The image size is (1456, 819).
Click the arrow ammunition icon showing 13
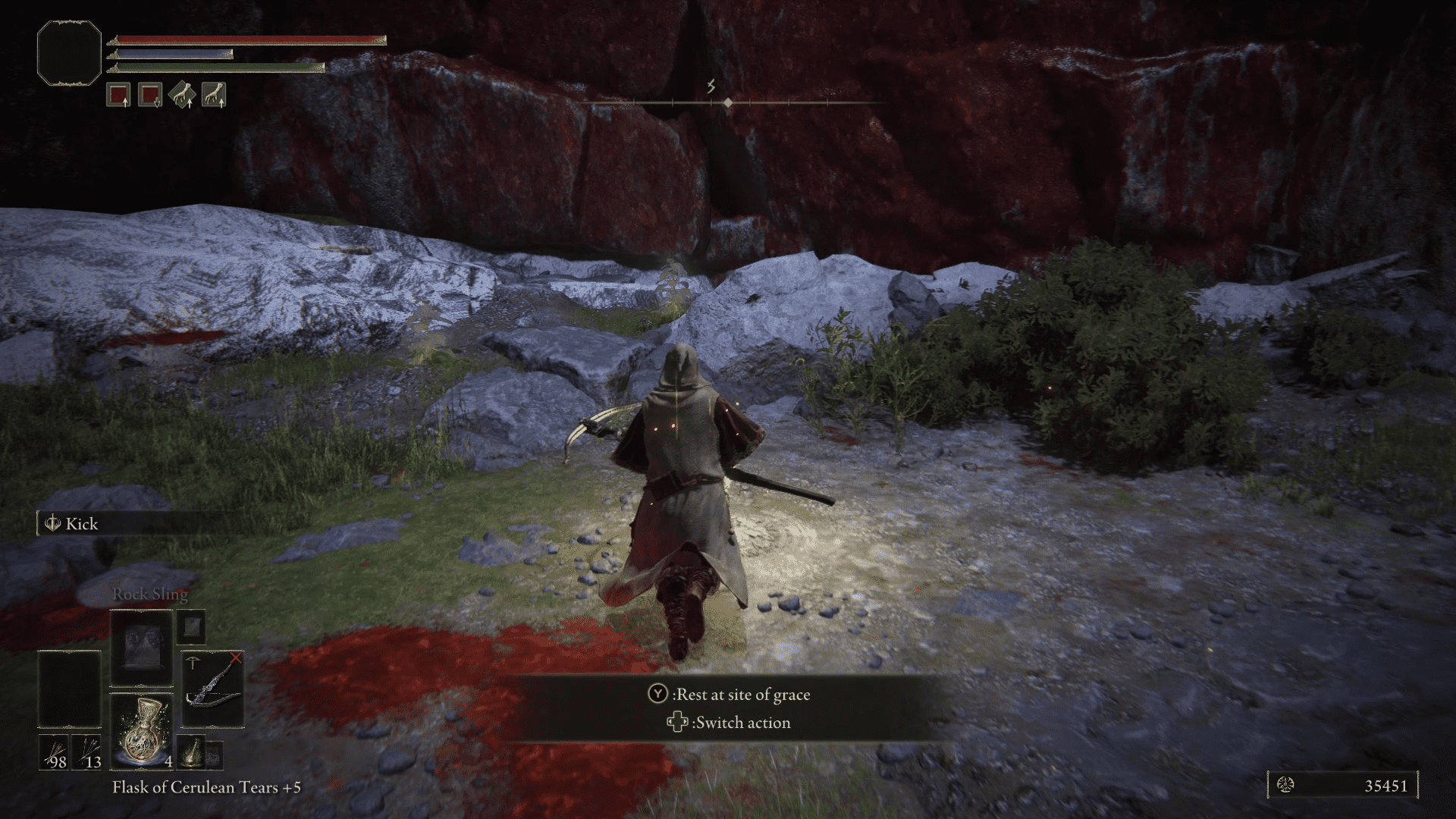87,752
